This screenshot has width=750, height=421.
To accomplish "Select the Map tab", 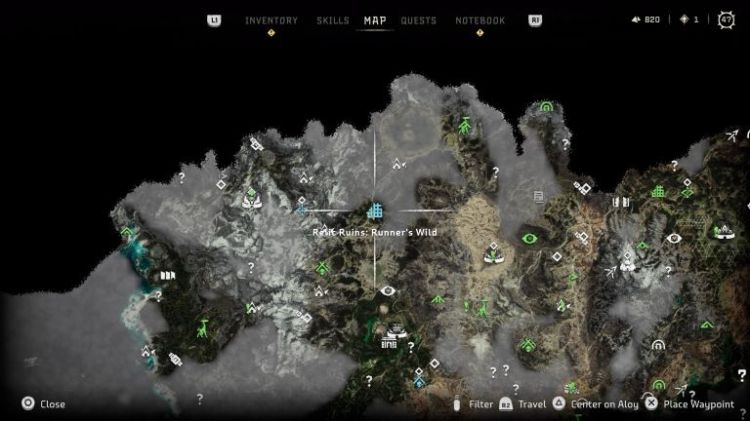I will (375, 20).
